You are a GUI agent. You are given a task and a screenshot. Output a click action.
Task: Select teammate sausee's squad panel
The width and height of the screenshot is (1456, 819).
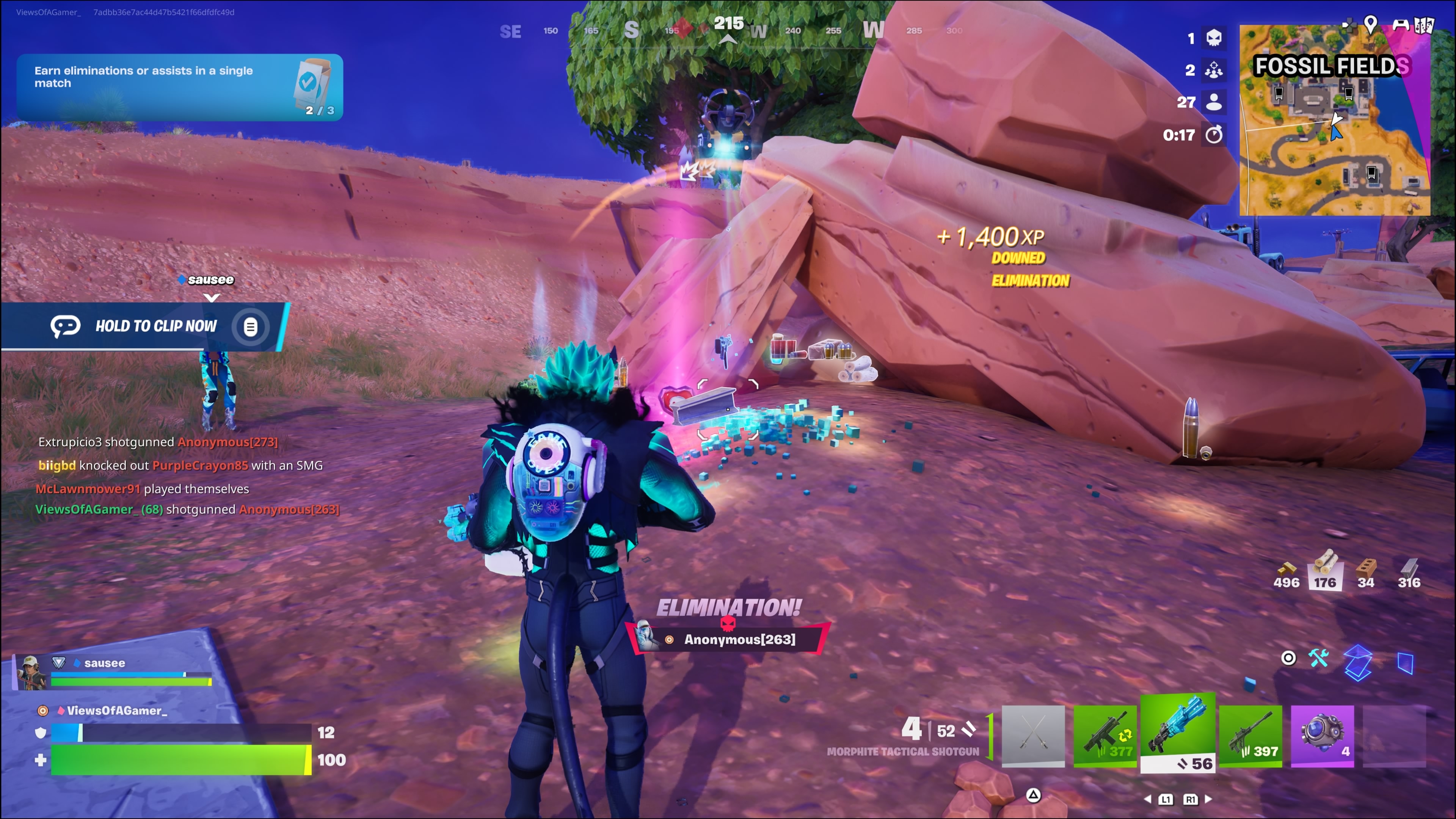click(x=113, y=673)
